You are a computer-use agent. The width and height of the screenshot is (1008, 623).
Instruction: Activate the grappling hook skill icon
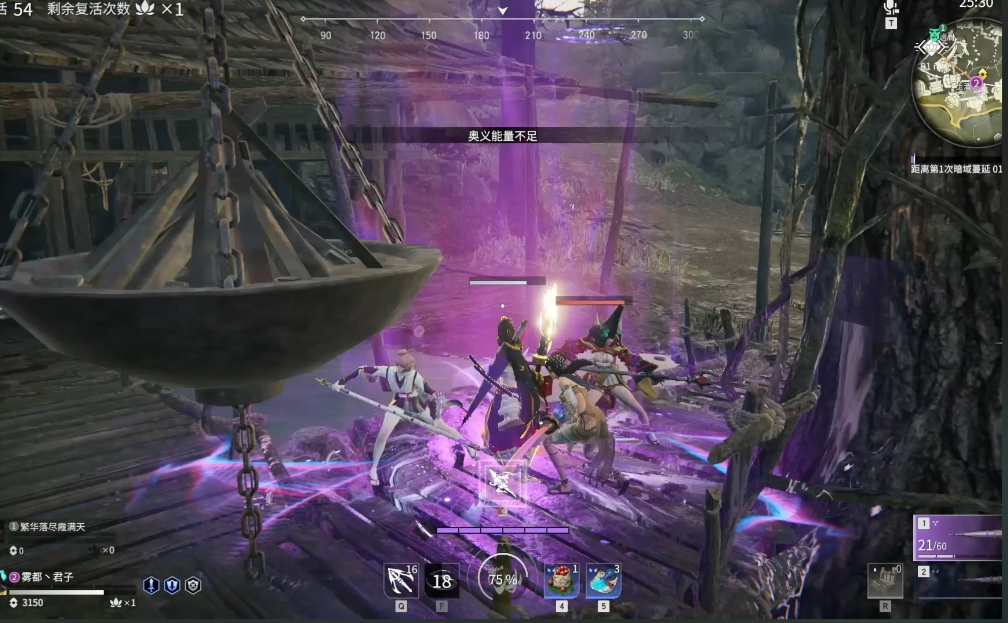point(401,580)
